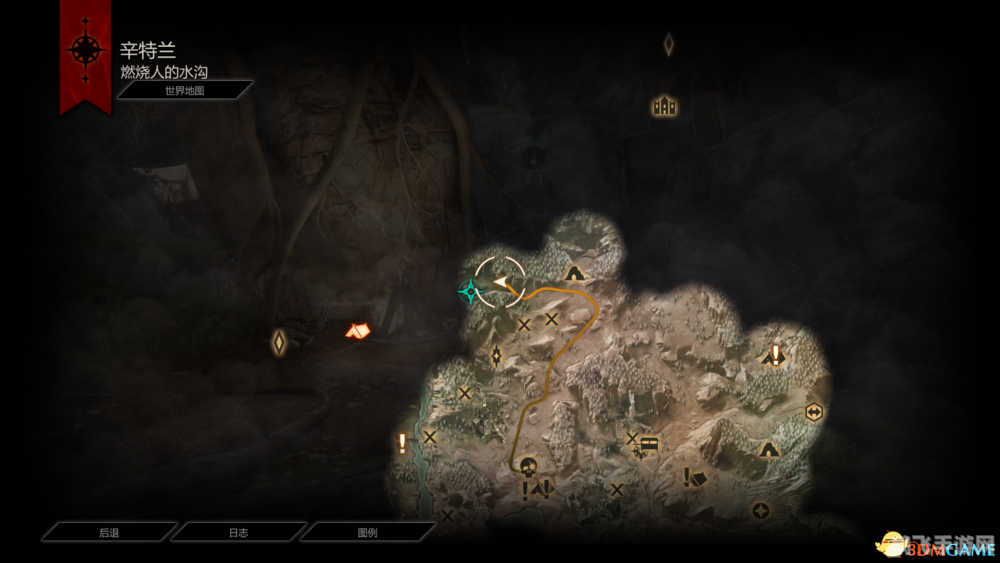Click the teal compass star marker
The width and height of the screenshot is (1000, 563).
tap(469, 291)
